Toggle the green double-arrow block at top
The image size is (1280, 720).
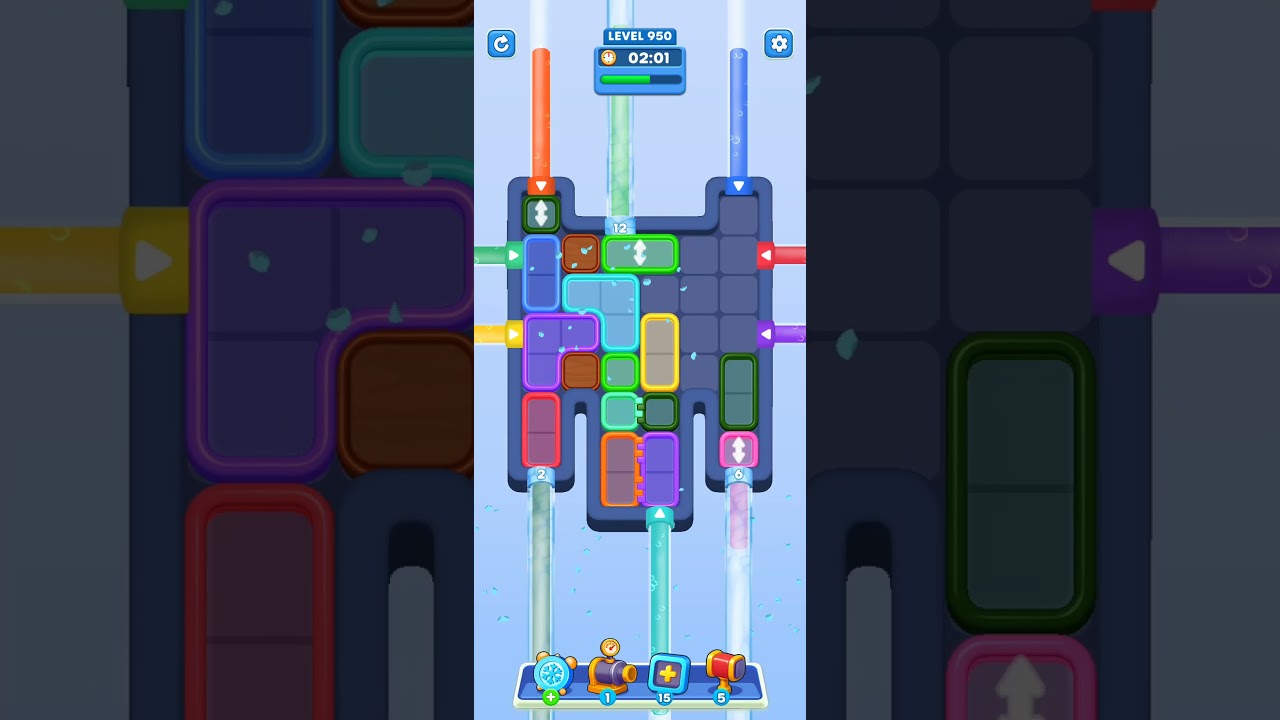pos(542,213)
